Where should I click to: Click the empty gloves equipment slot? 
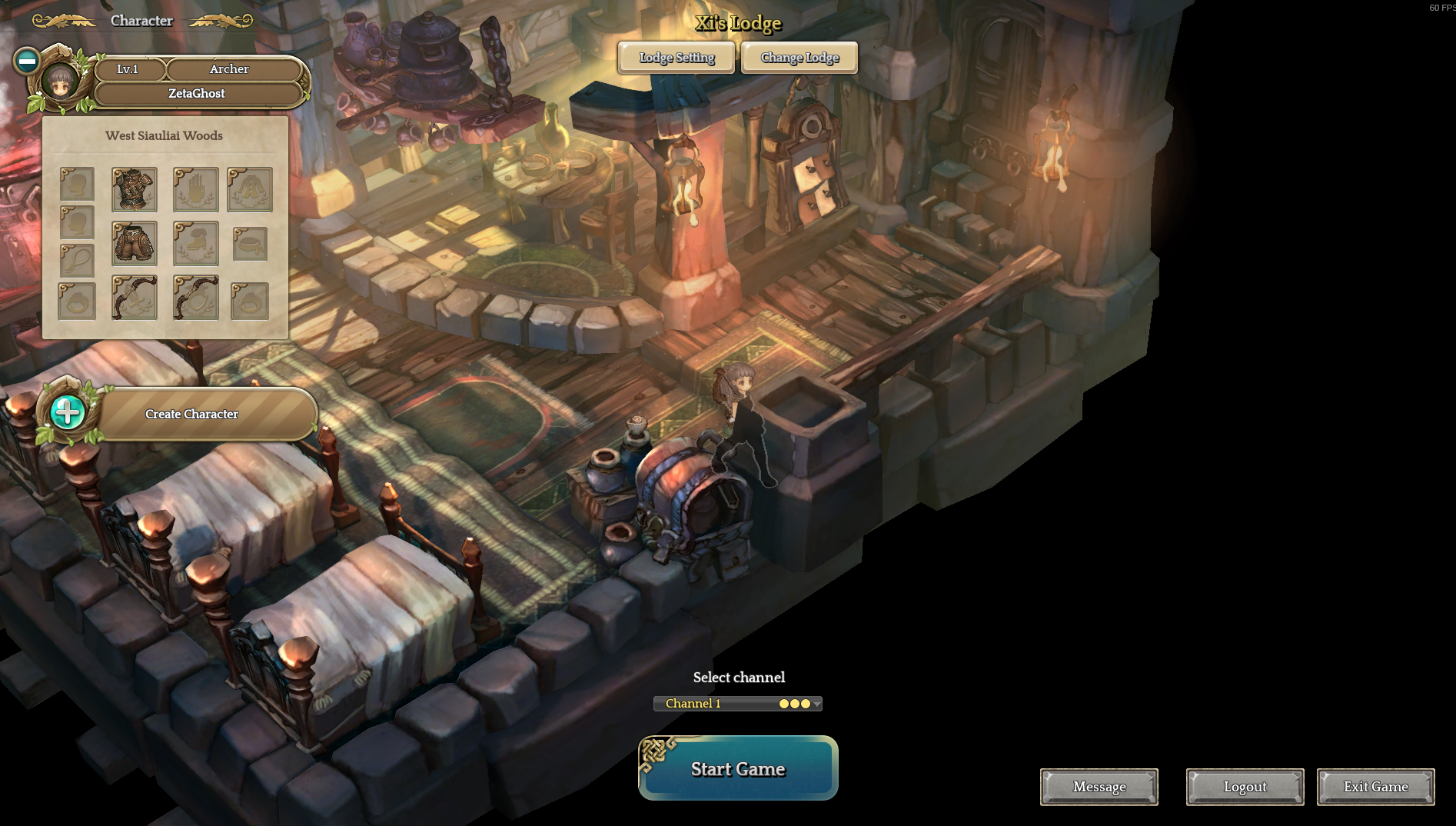pyautogui.click(x=196, y=189)
